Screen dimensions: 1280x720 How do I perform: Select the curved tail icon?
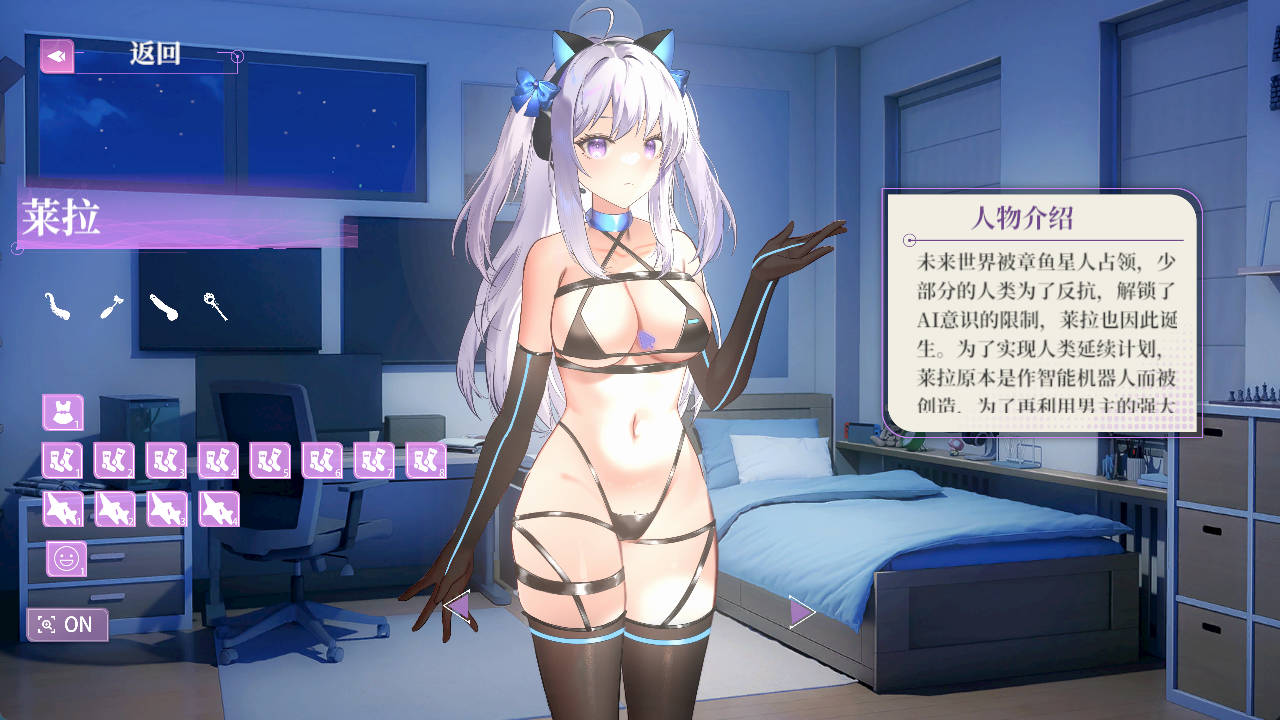pyautogui.click(x=57, y=306)
